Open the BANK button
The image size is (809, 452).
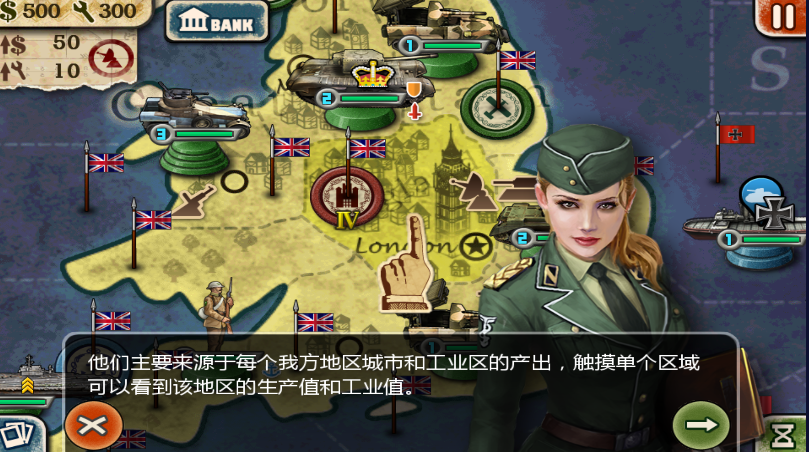[x=217, y=20]
